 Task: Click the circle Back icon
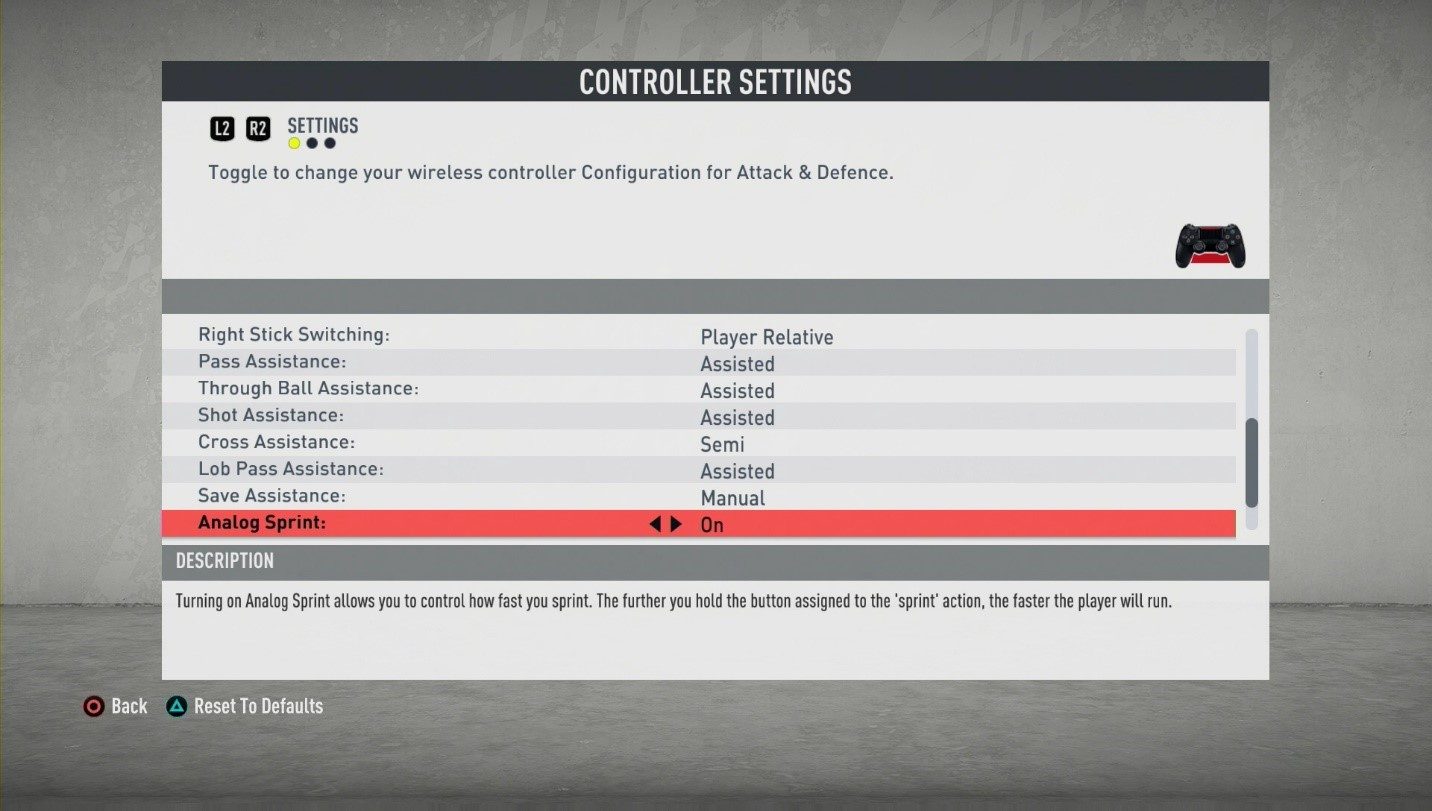(x=95, y=706)
